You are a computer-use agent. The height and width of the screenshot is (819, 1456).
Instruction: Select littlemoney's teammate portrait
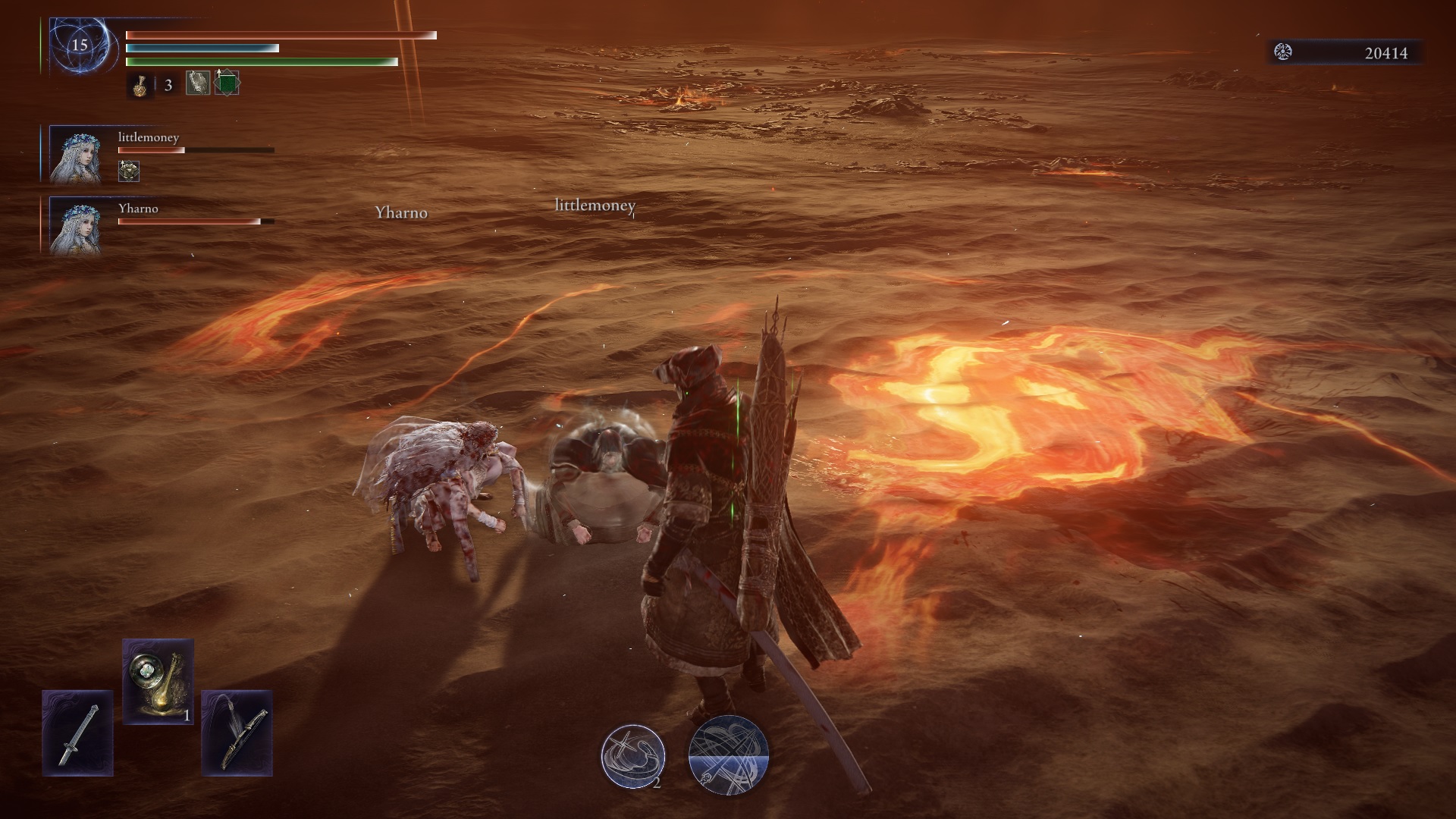point(76,155)
